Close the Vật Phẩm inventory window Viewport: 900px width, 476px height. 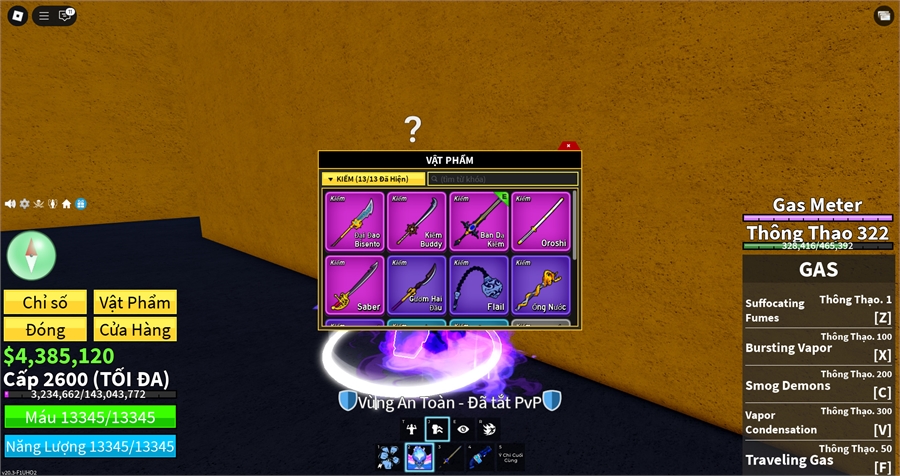pyautogui.click(x=569, y=146)
